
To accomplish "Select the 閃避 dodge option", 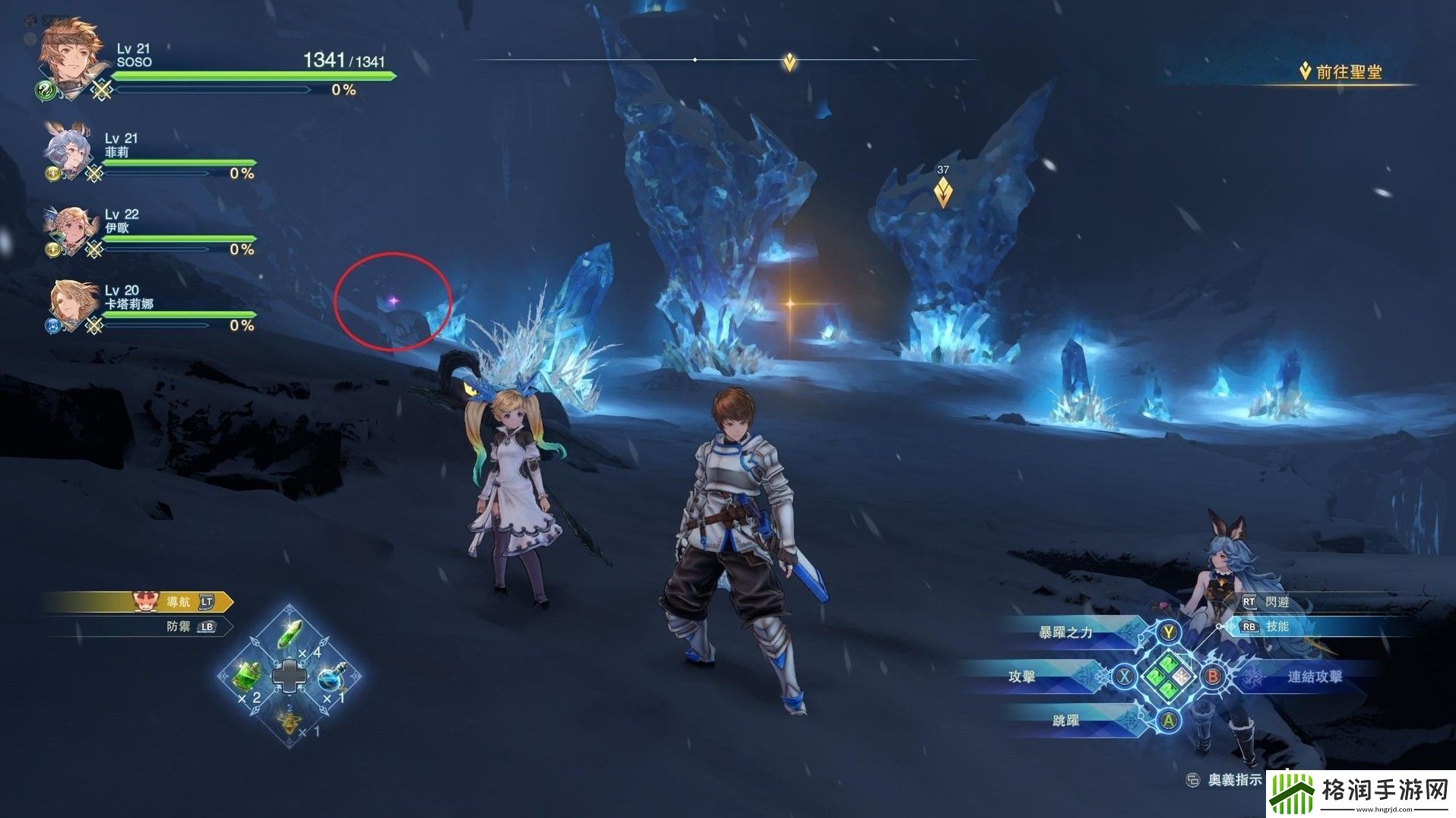I will tap(1277, 602).
